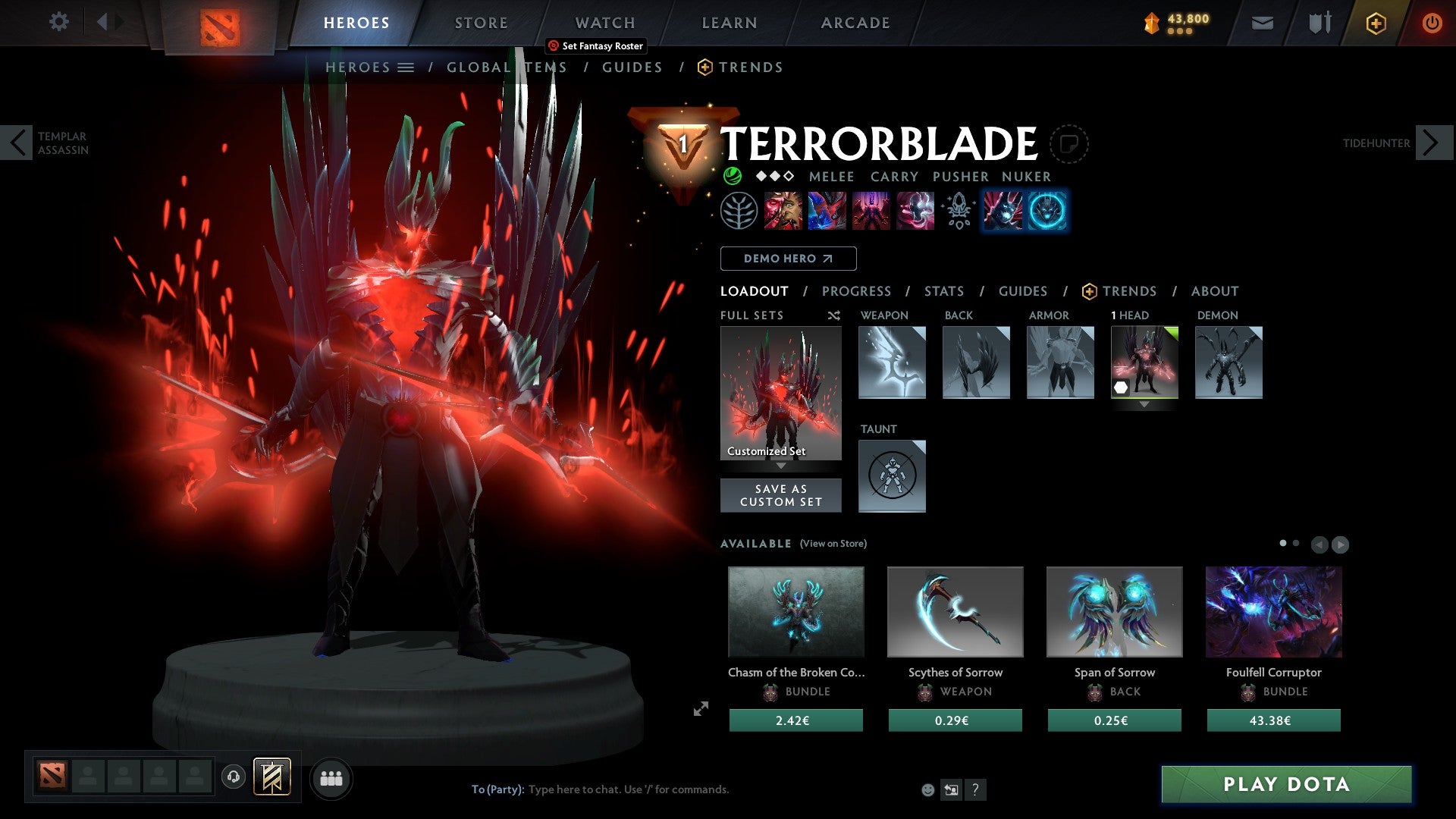
Task: Expand the heroes hamburger menu next to HEROES
Action: [406, 67]
